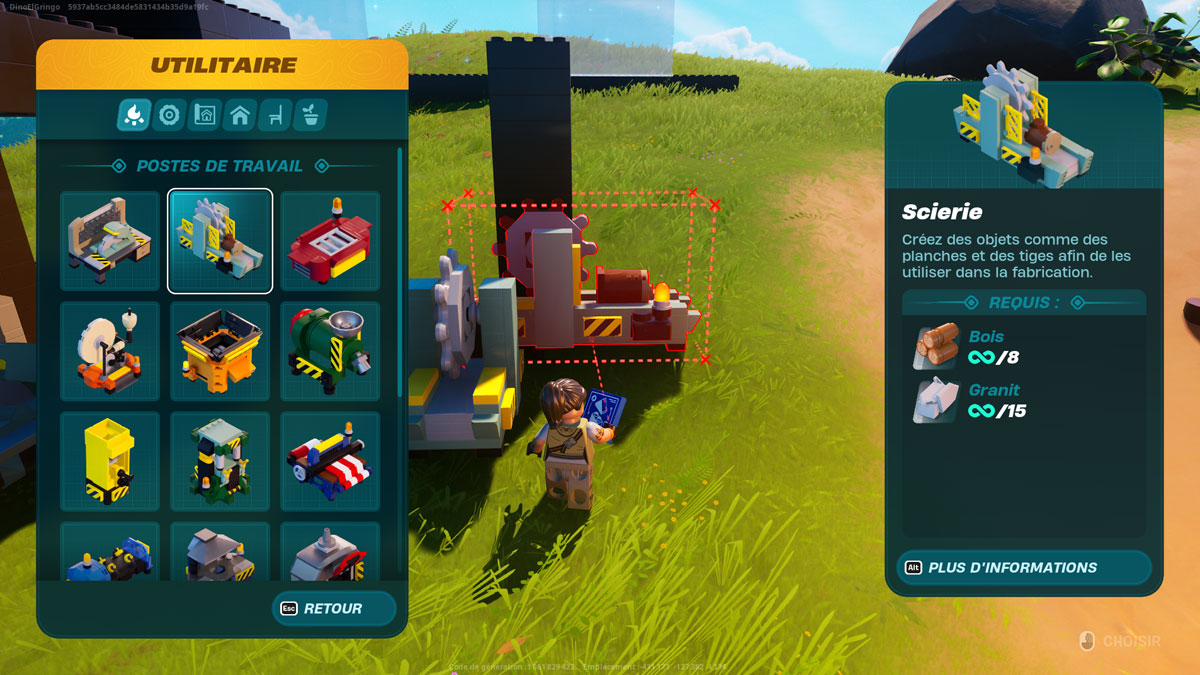The width and height of the screenshot is (1200, 675).
Task: Open the chair furniture tab
Action: [x=275, y=116]
